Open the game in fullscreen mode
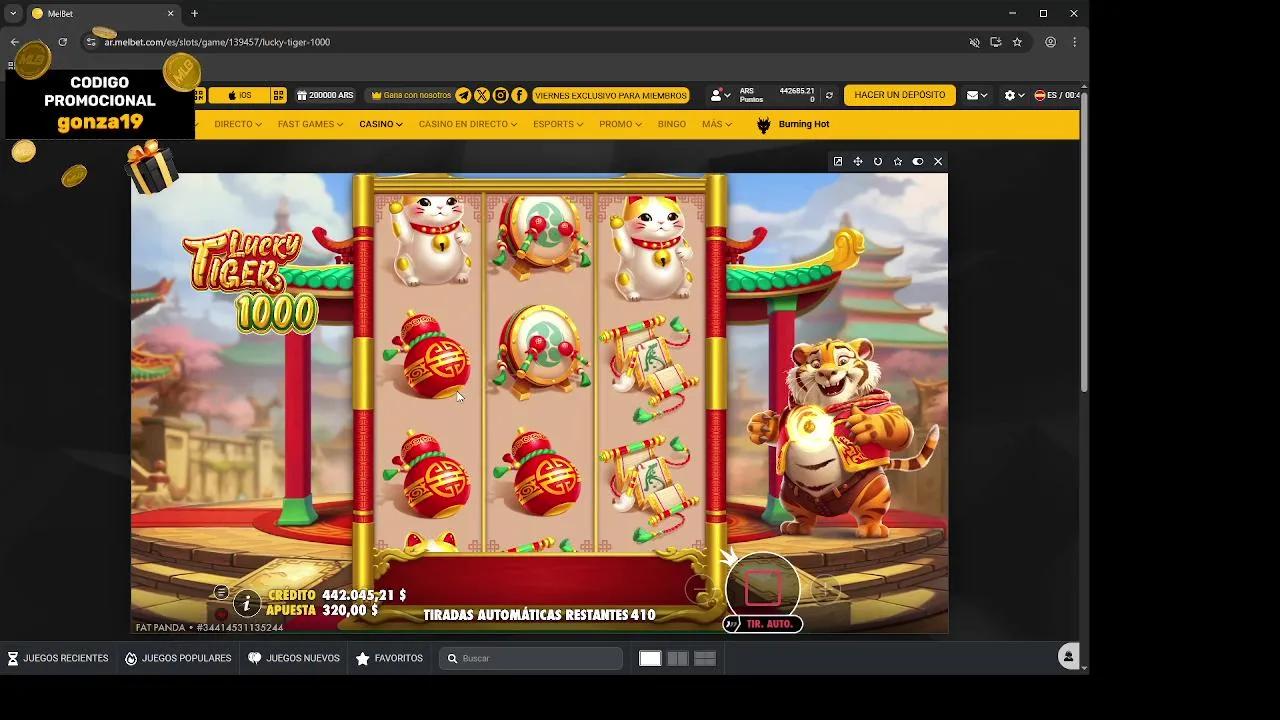1280x720 pixels. tap(838, 161)
